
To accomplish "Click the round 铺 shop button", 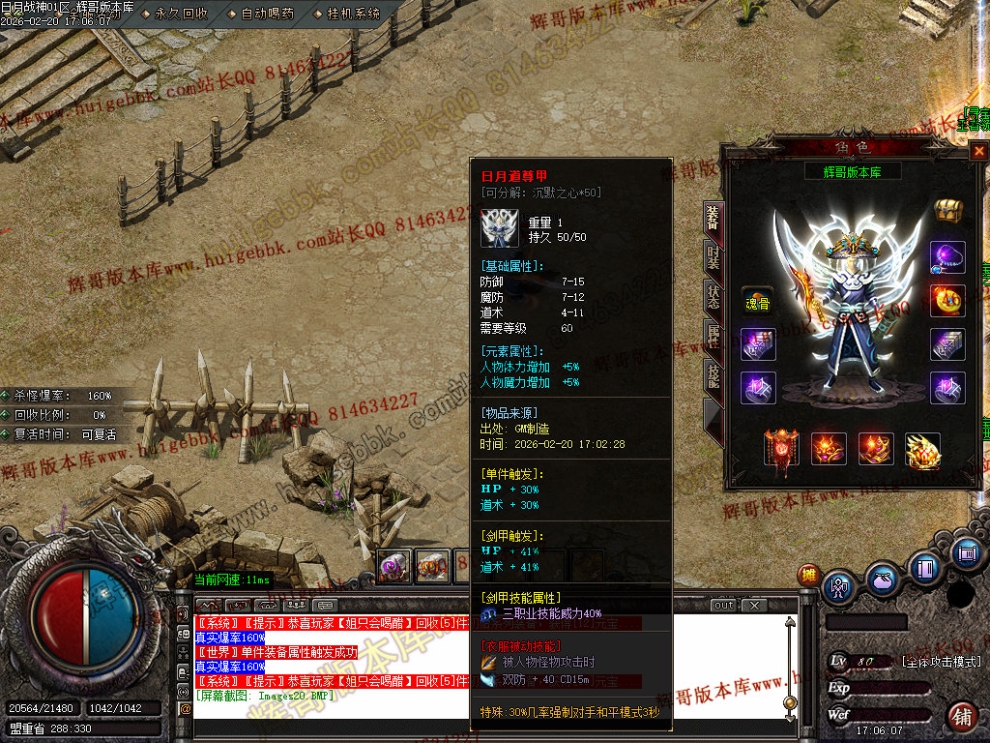I will 962,716.
